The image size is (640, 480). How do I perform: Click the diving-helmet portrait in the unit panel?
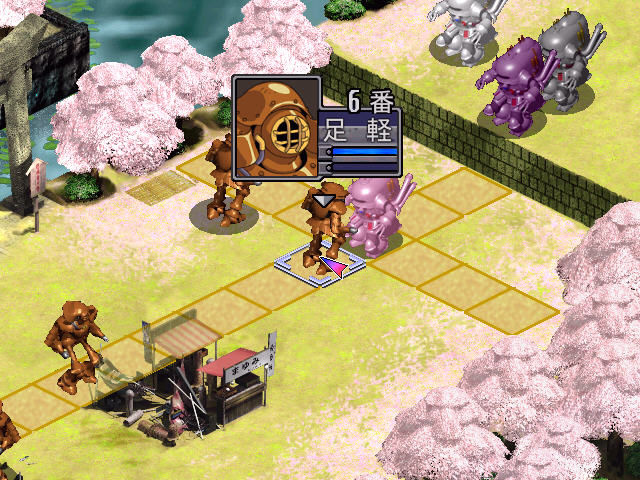(x=277, y=128)
